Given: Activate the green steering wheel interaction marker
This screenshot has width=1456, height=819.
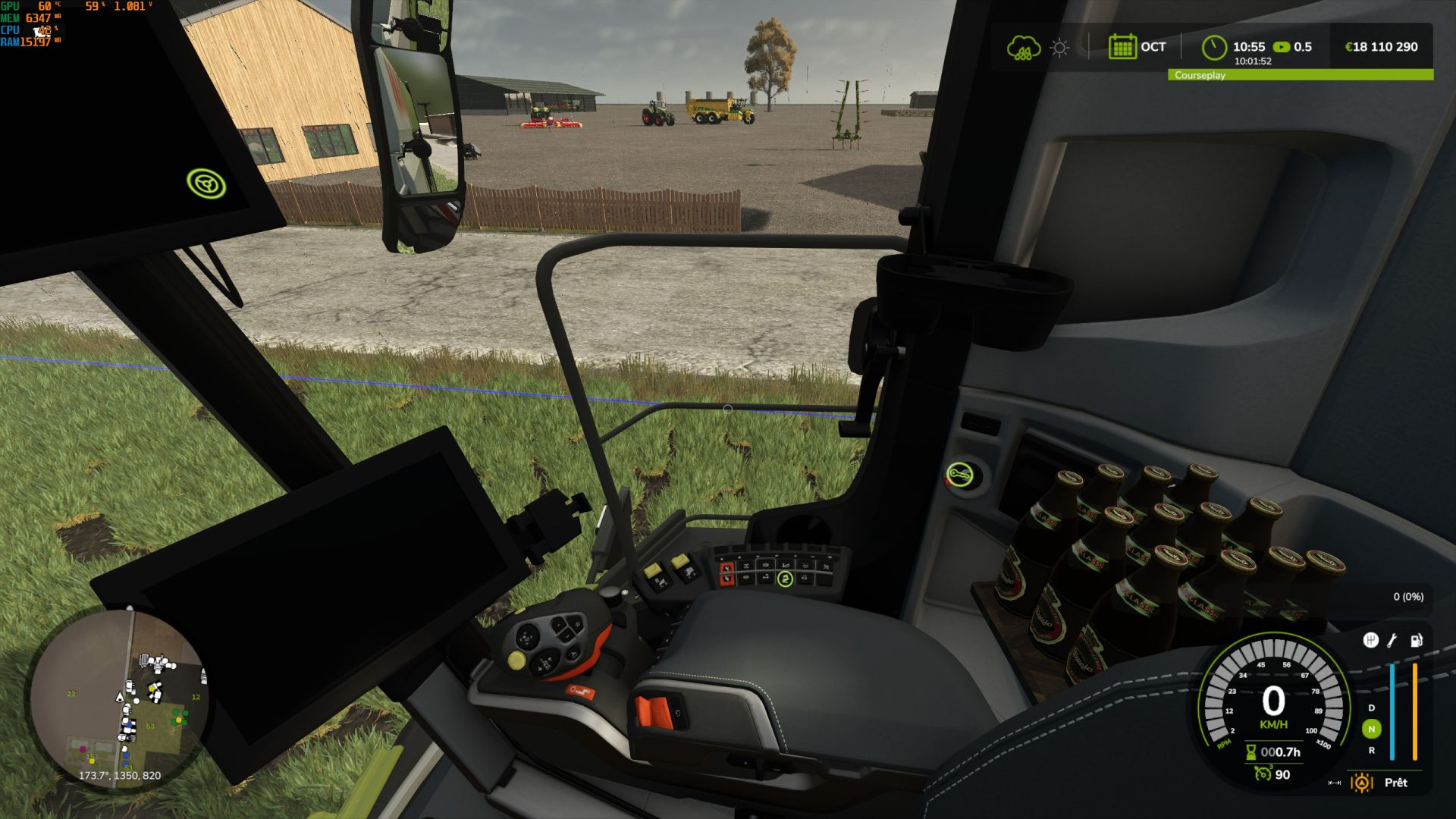Looking at the screenshot, I should (206, 184).
